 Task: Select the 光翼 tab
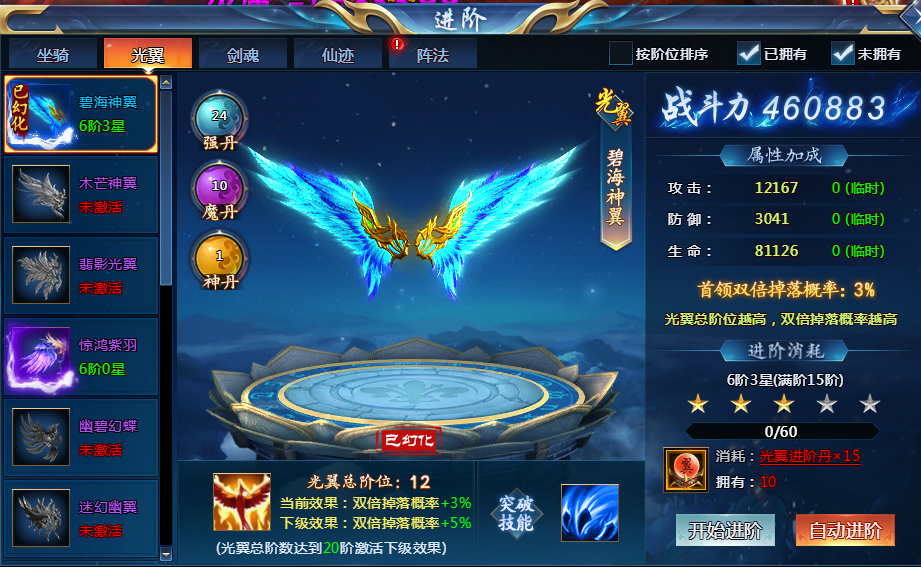[147, 54]
